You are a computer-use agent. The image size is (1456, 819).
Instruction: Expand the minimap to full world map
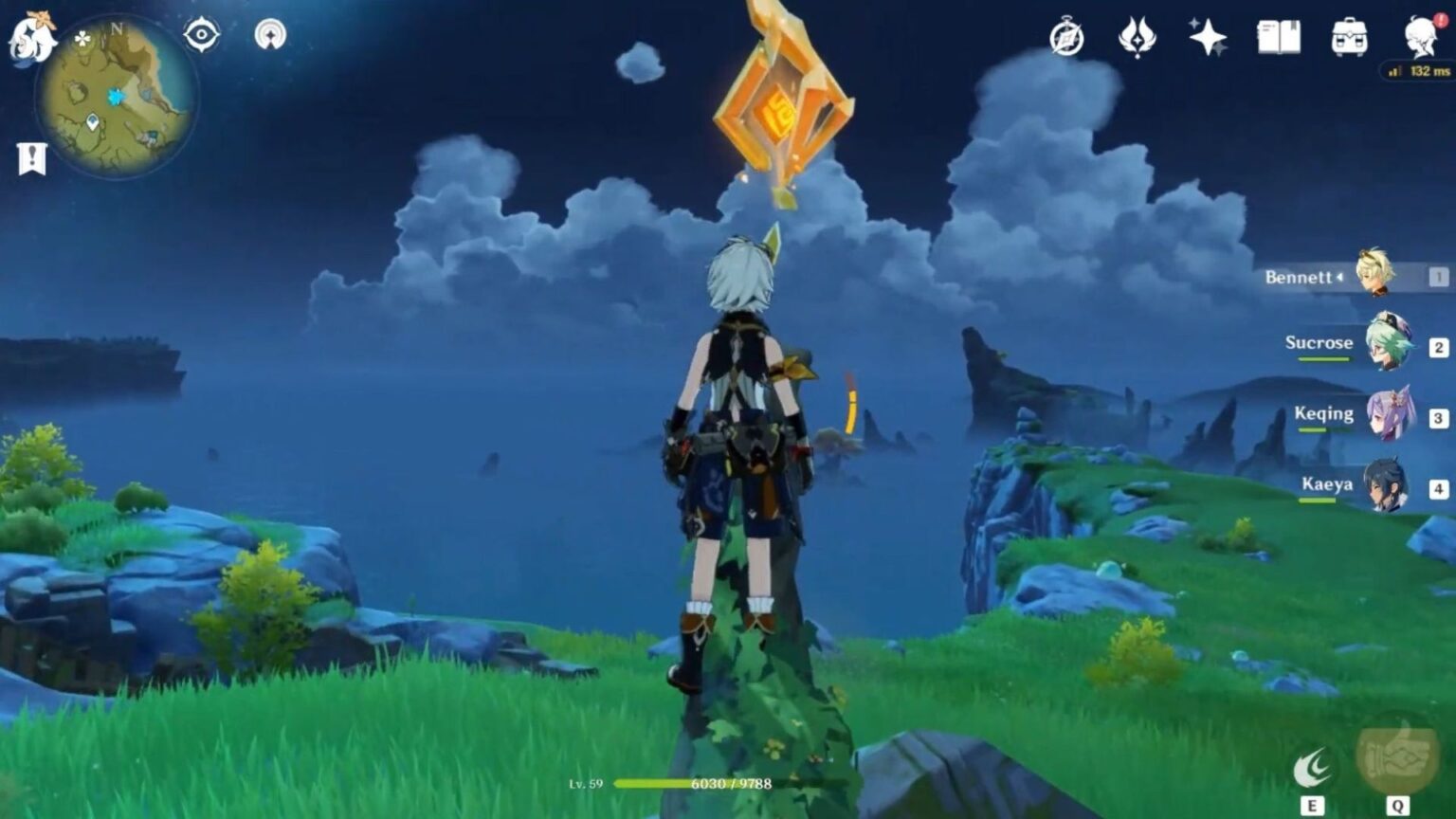click(114, 95)
